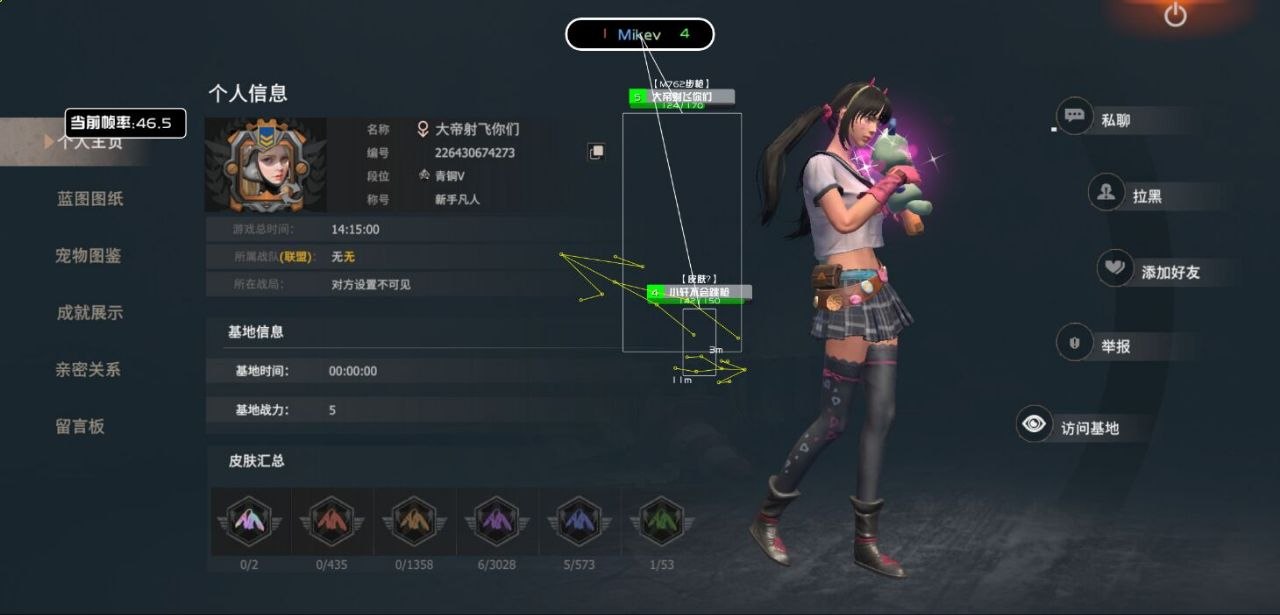Block player with 拉黑 button
This screenshot has width=1280, height=615.
coord(1126,194)
